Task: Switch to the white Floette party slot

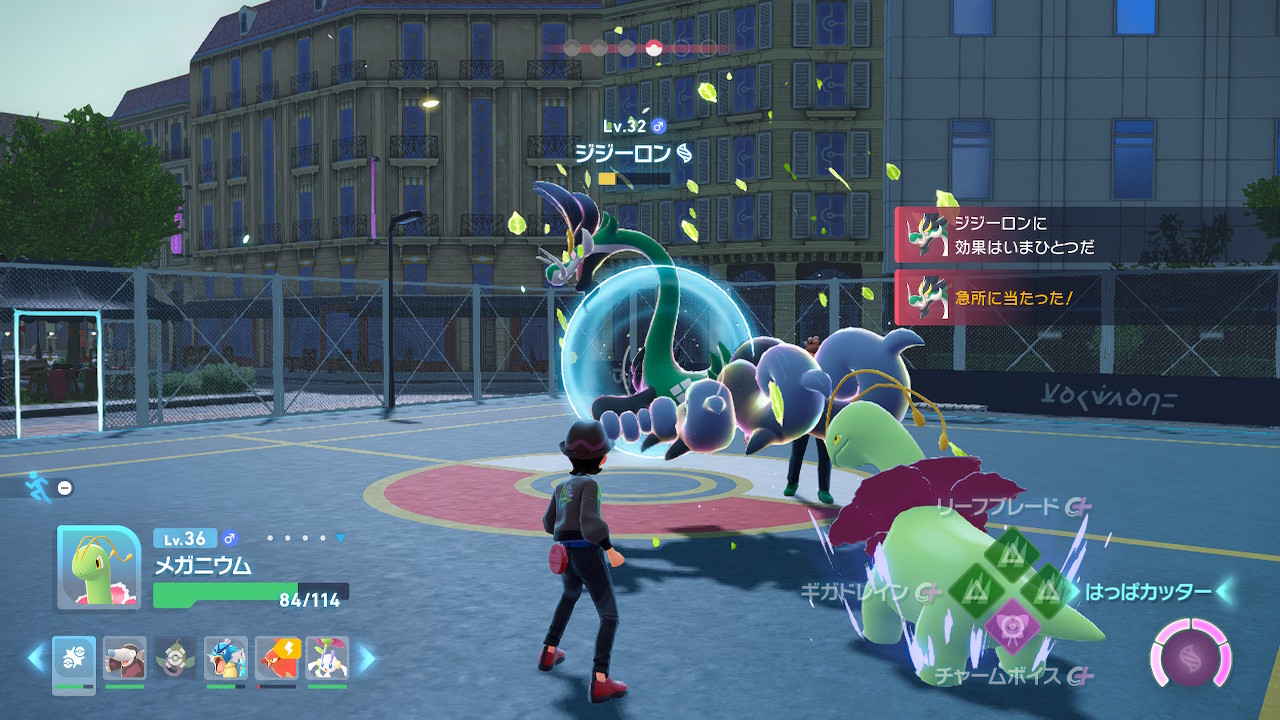Action: click(x=327, y=660)
